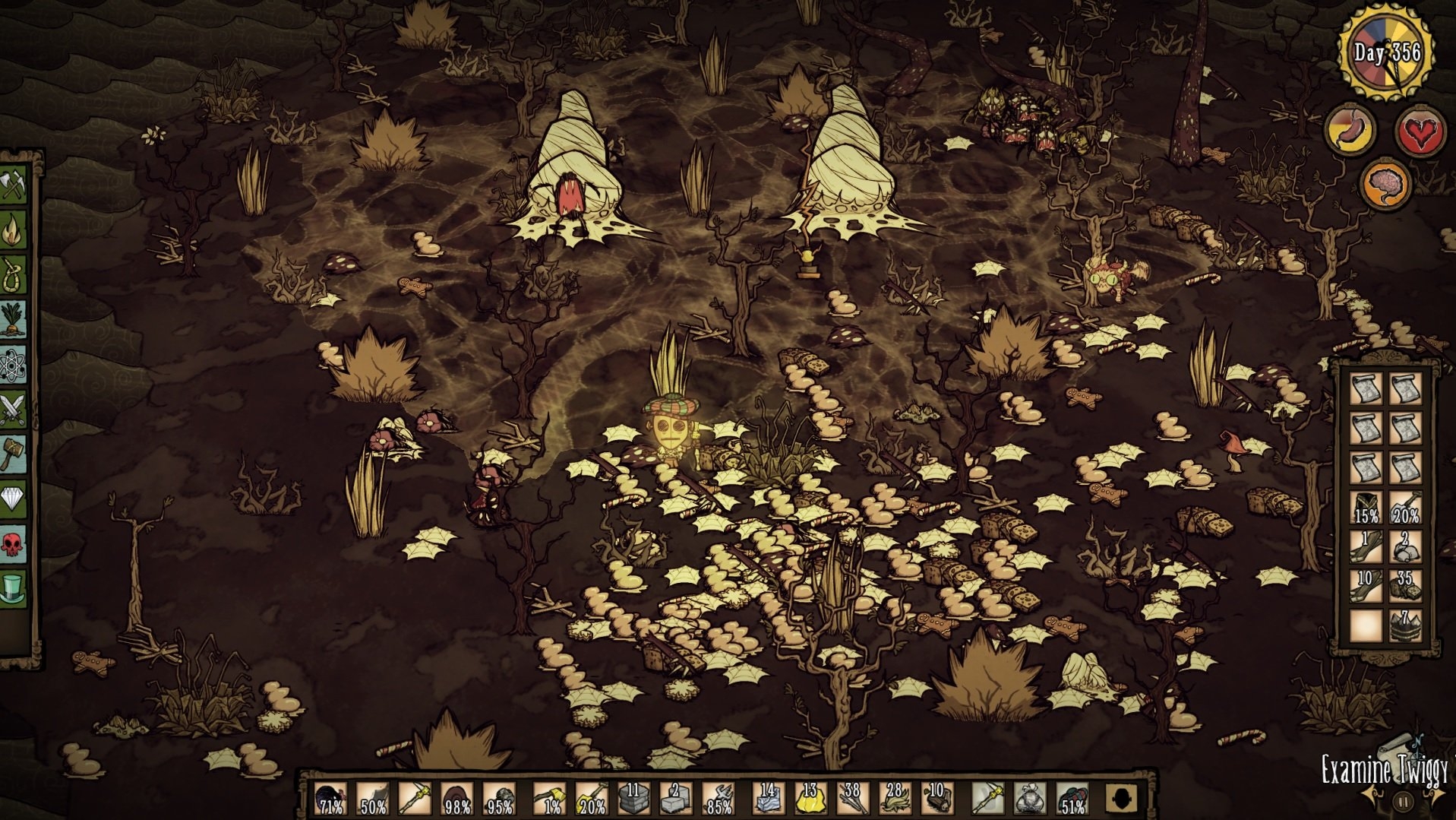Image resolution: width=1456 pixels, height=820 pixels.
Task: Select the backpack stack of 35 items
Action: [1405, 586]
